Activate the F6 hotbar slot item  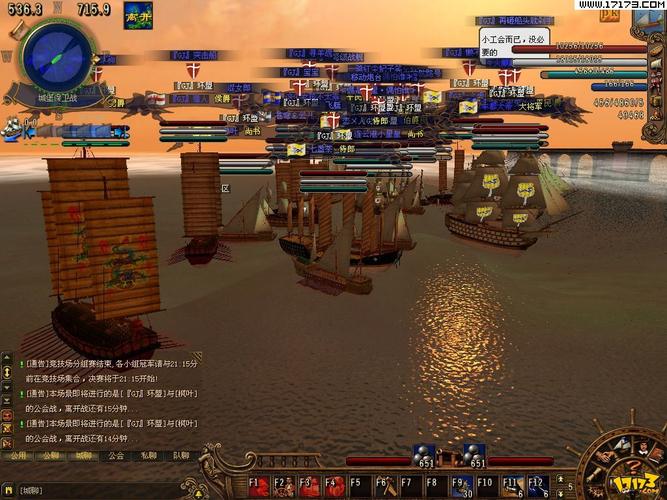[x=383, y=487]
